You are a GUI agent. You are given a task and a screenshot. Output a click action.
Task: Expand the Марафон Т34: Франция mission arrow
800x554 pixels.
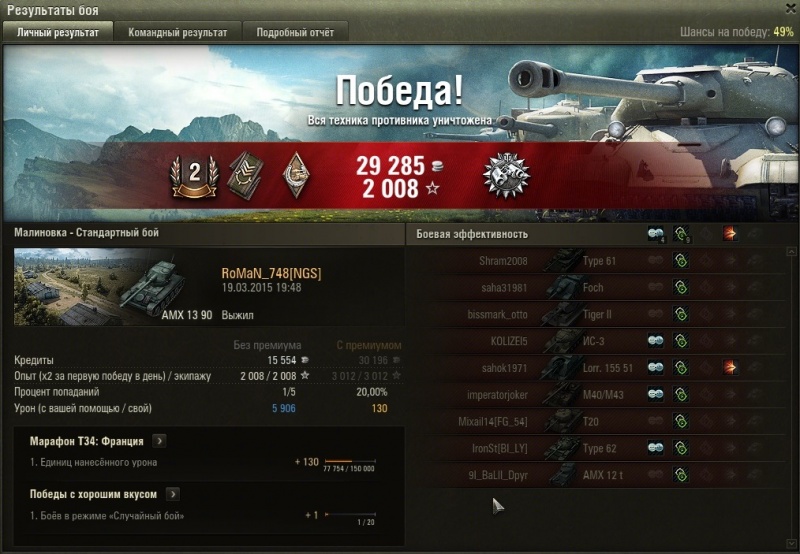159,440
